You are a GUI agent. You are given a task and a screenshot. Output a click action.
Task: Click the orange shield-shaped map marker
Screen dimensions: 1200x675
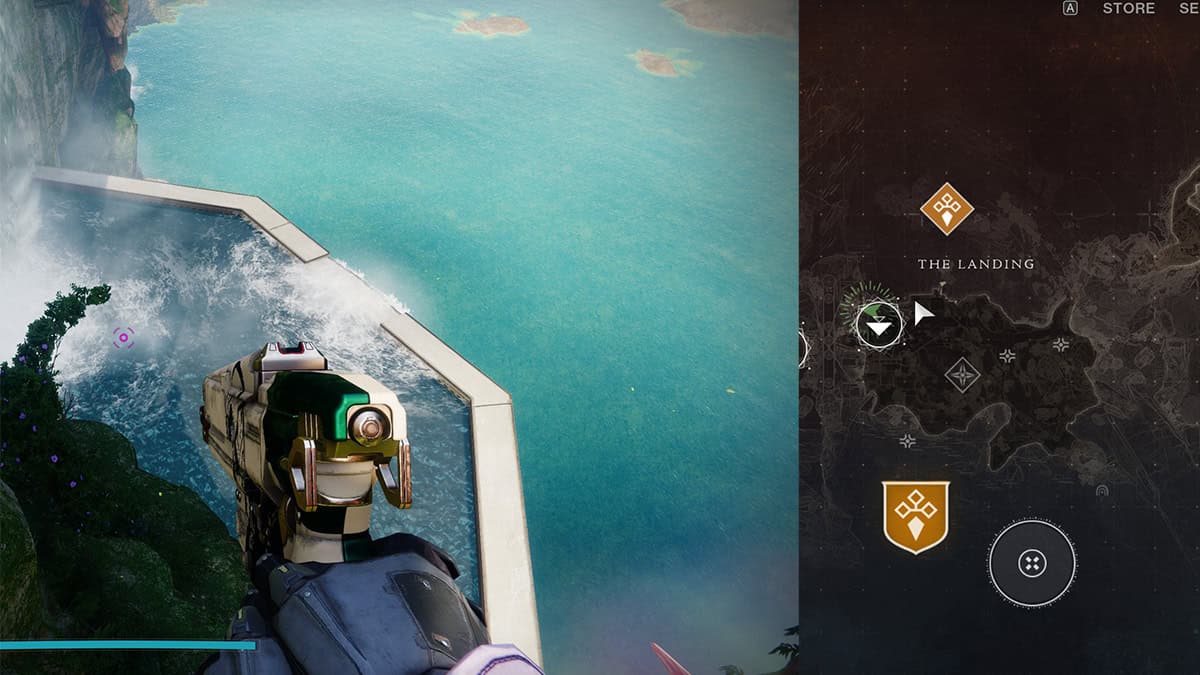(915, 516)
